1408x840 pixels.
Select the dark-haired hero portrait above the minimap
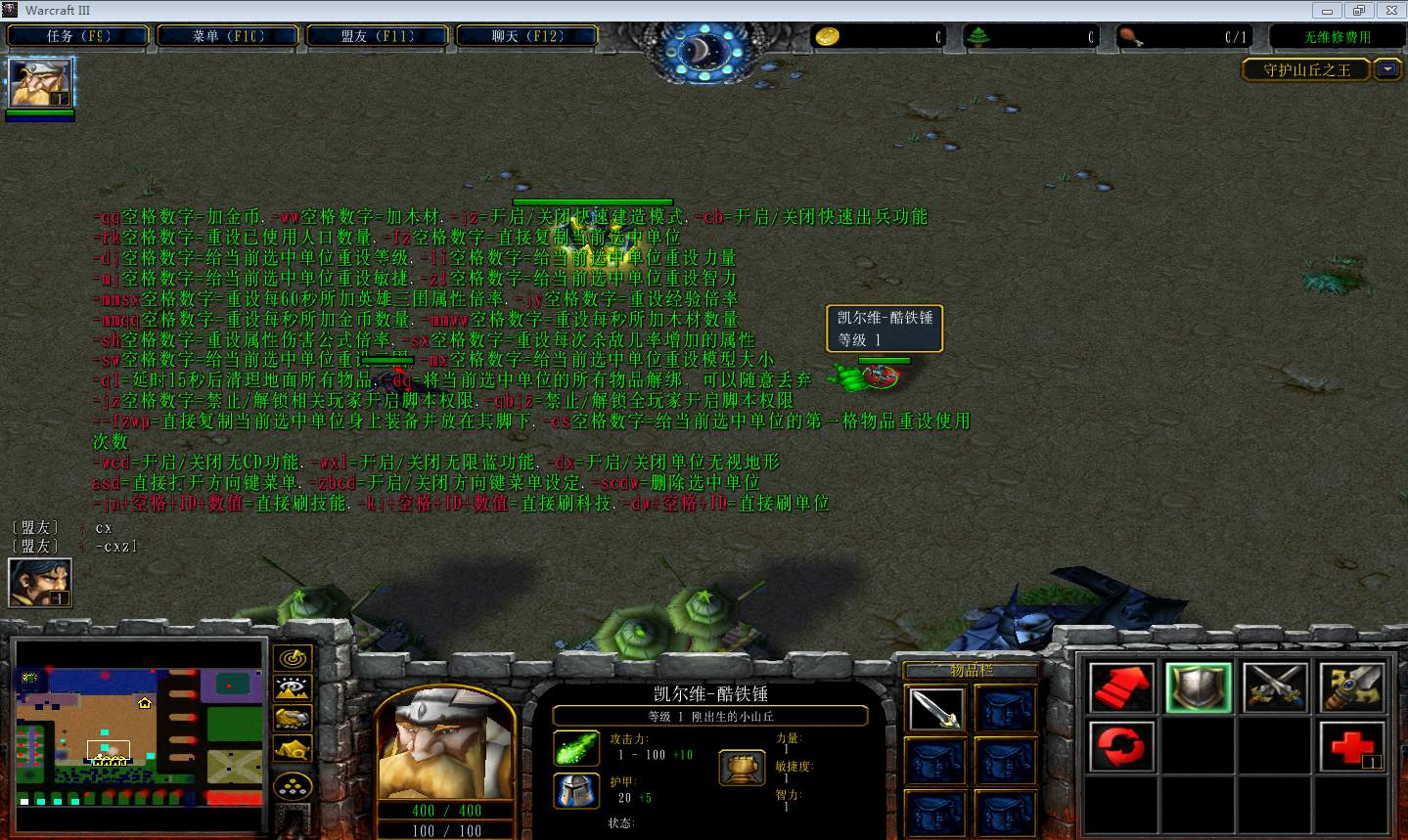click(40, 583)
